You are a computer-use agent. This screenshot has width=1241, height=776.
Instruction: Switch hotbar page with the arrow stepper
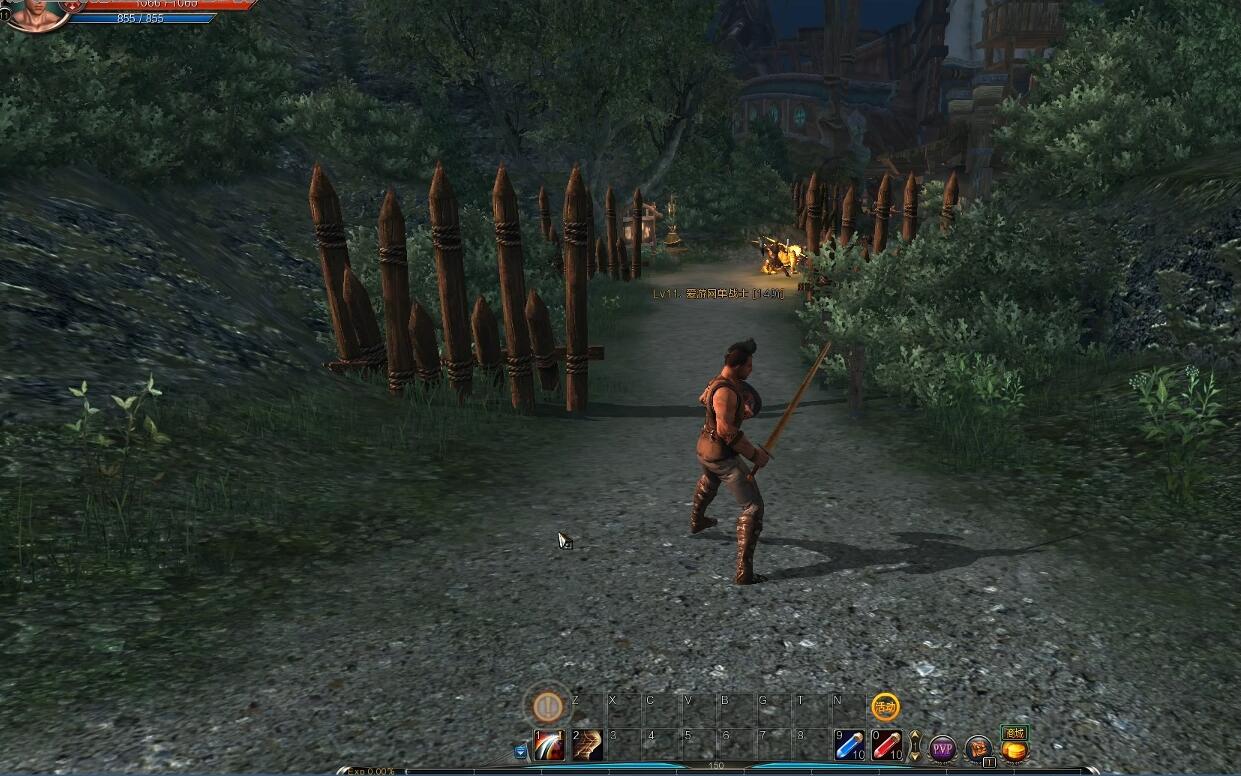point(914,746)
